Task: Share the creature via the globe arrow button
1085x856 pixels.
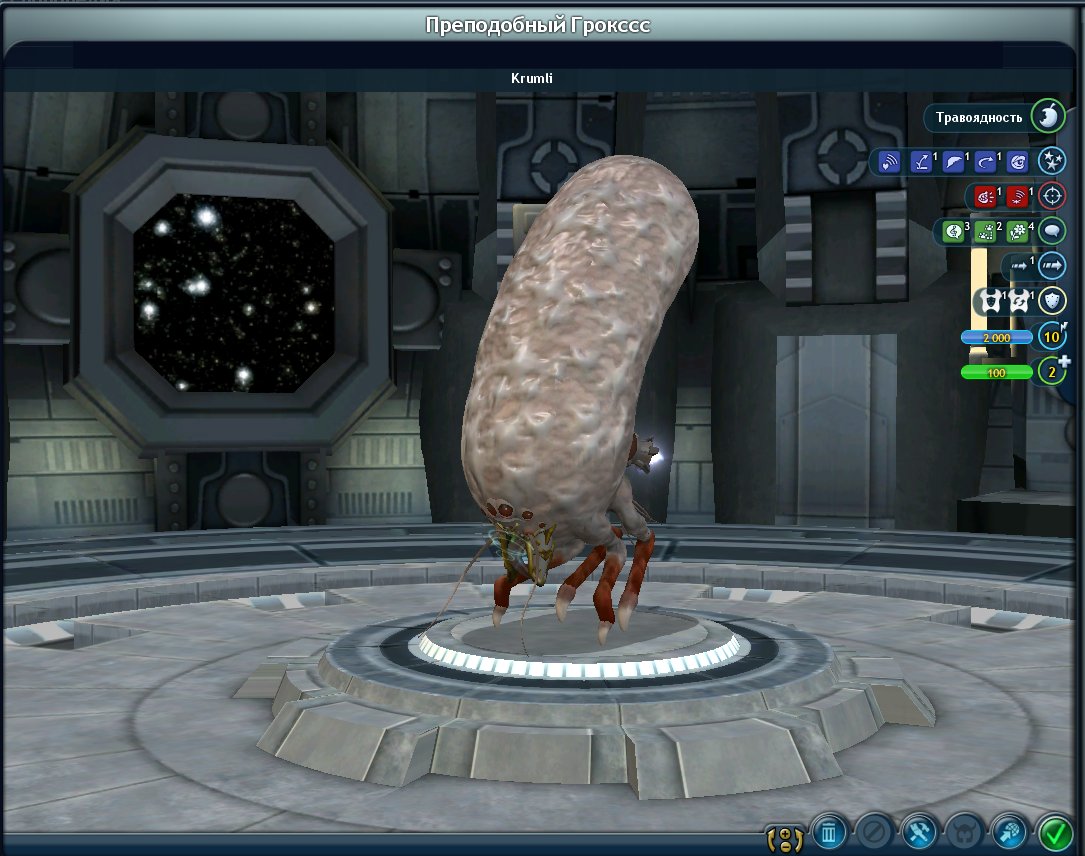Action: tap(1008, 831)
